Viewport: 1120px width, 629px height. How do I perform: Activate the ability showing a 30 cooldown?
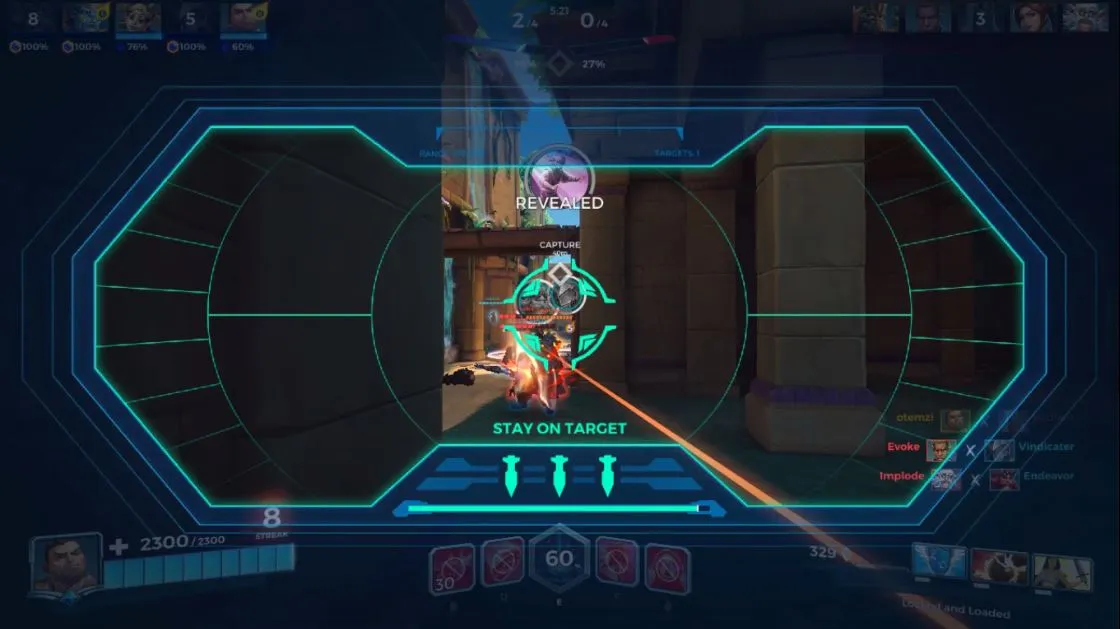coord(451,568)
